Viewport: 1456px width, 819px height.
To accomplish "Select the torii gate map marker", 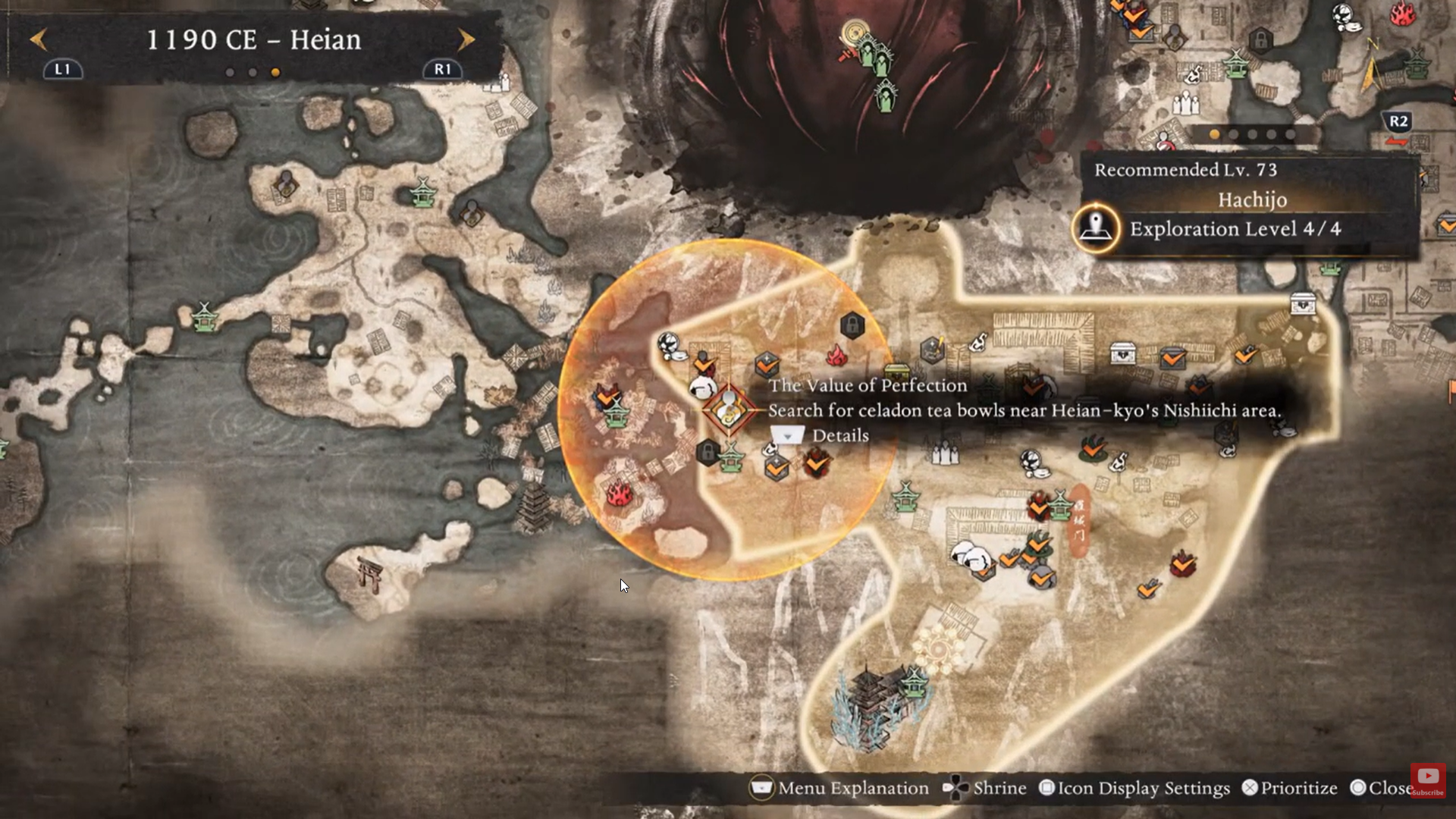I will click(370, 575).
